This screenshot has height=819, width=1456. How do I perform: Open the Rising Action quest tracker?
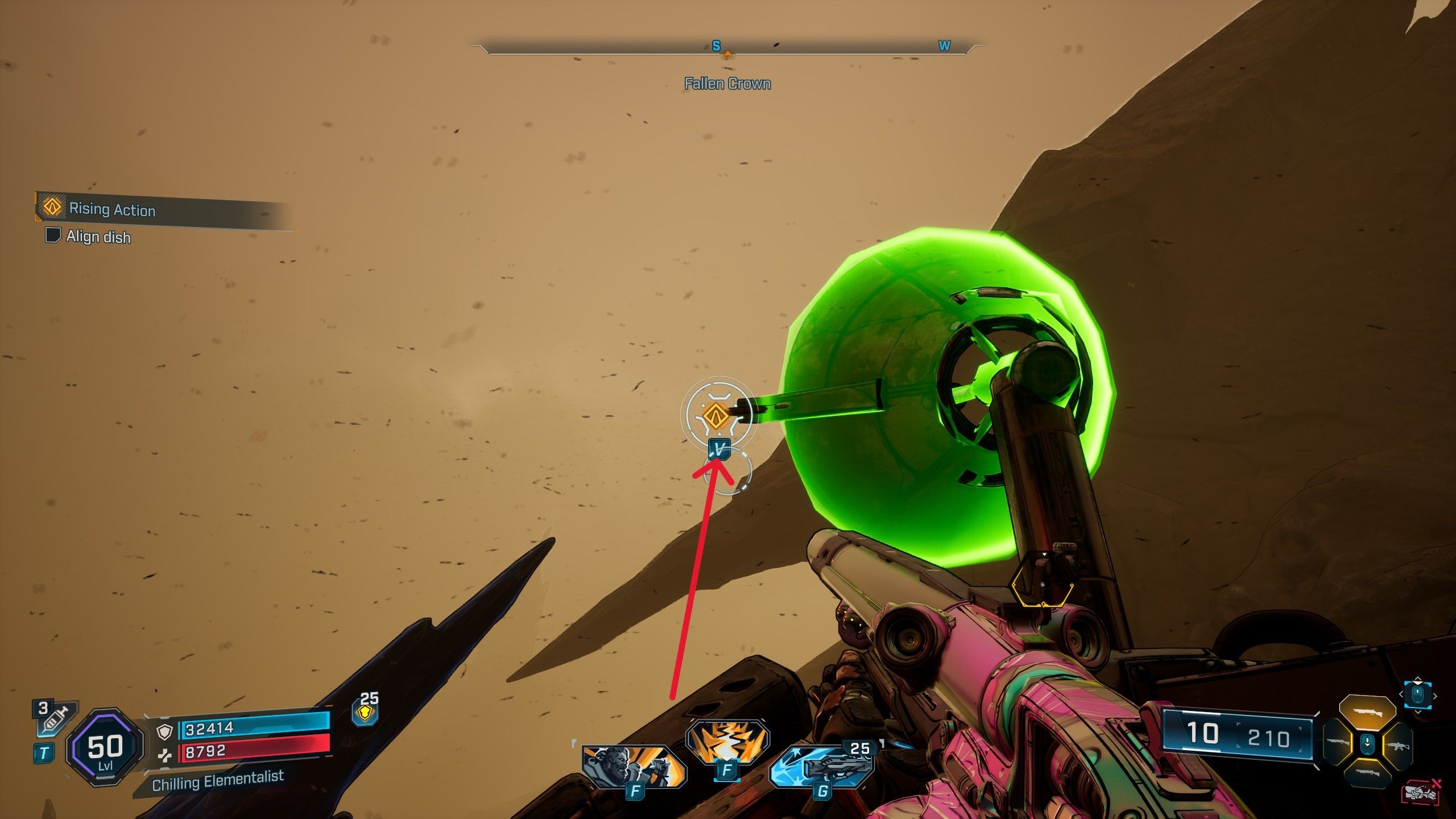pyautogui.click(x=112, y=209)
